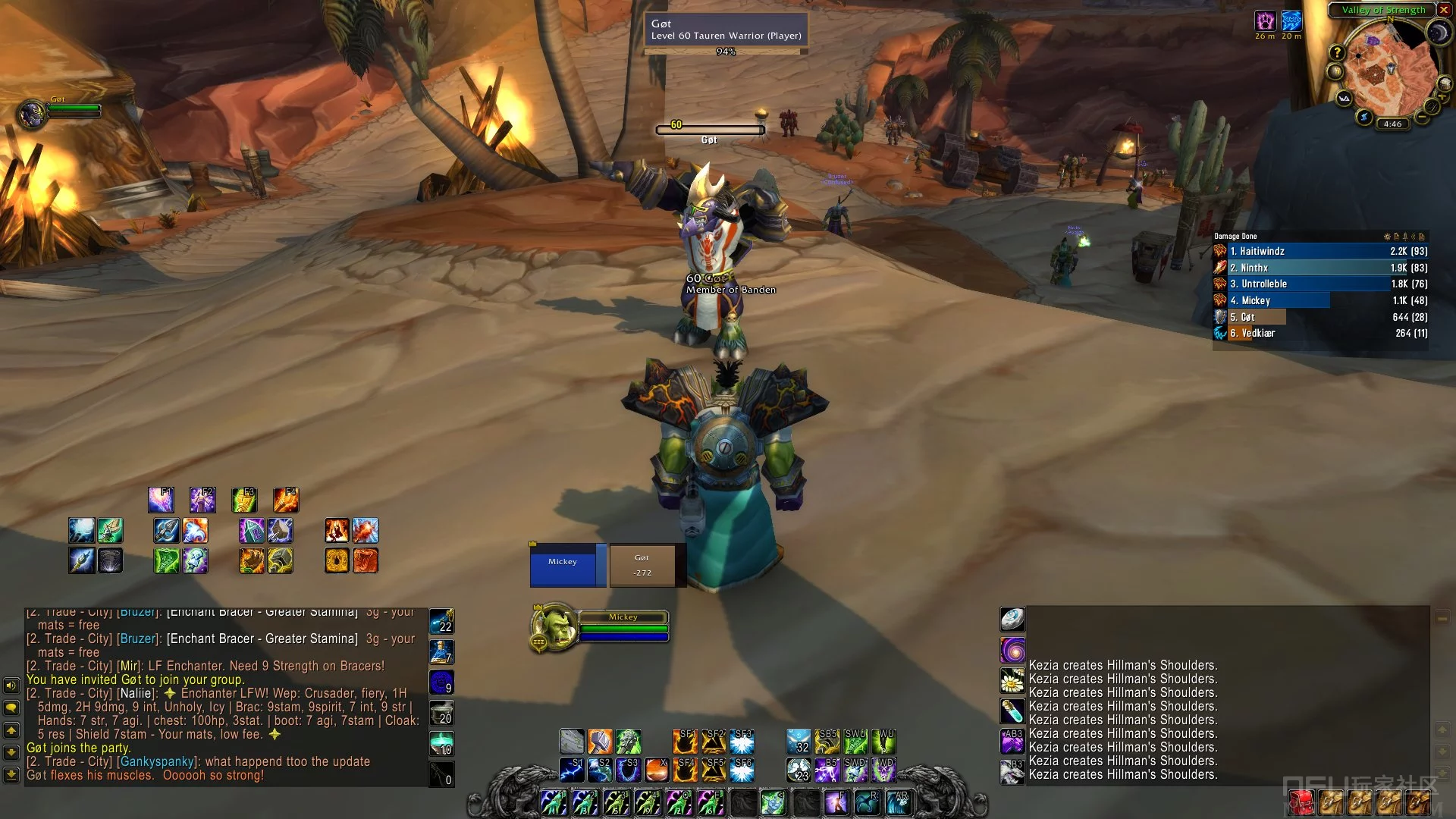The image size is (1456, 819).
Task: Activate the F1 totem ability icon
Action: pos(161,500)
